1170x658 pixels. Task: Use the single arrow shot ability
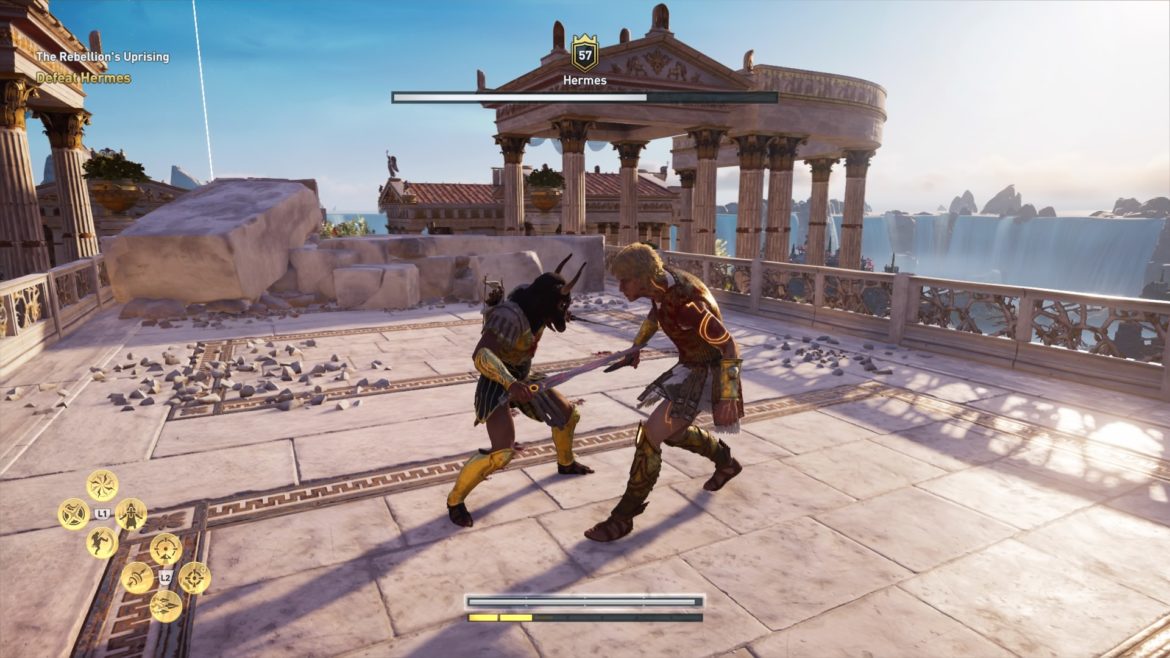[x=137, y=577]
